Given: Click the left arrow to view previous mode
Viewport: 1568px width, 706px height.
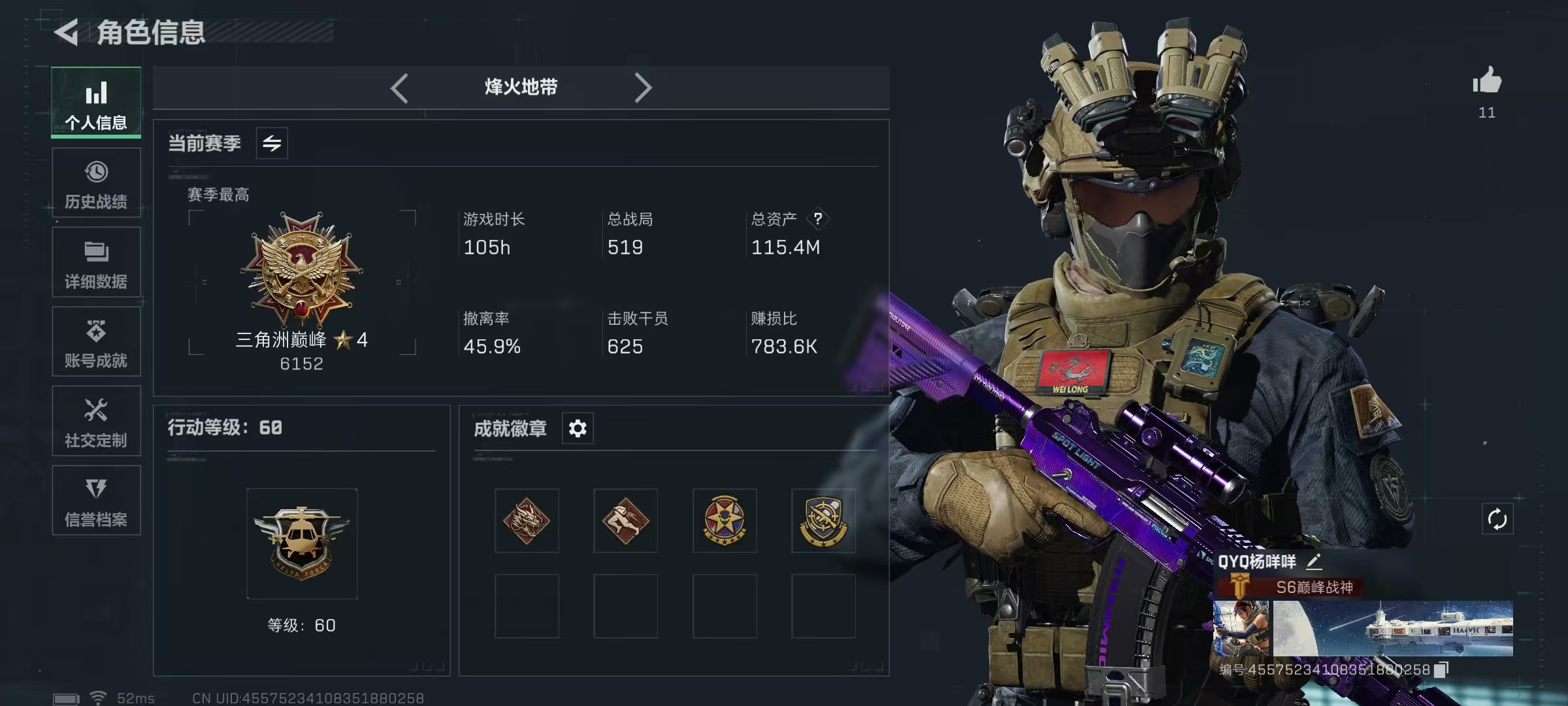Looking at the screenshot, I should (400, 88).
